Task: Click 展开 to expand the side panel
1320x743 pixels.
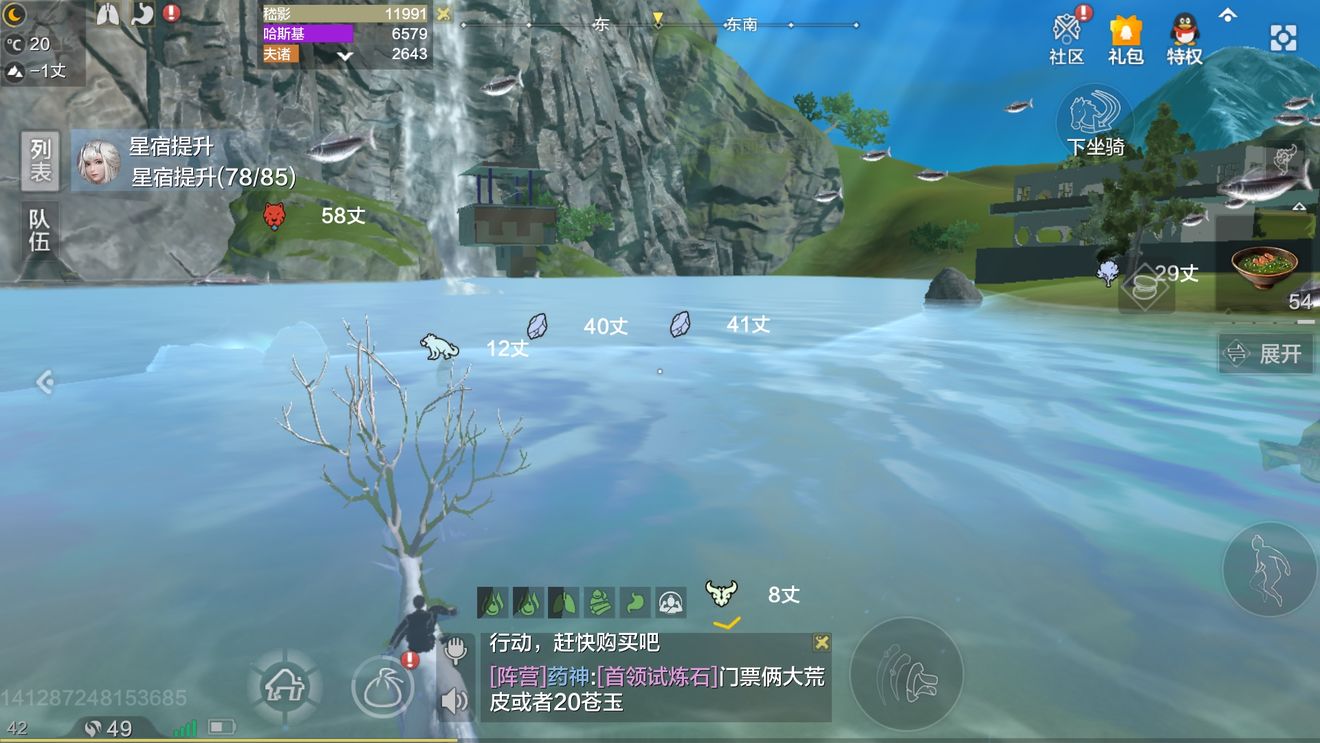Action: pos(1266,353)
